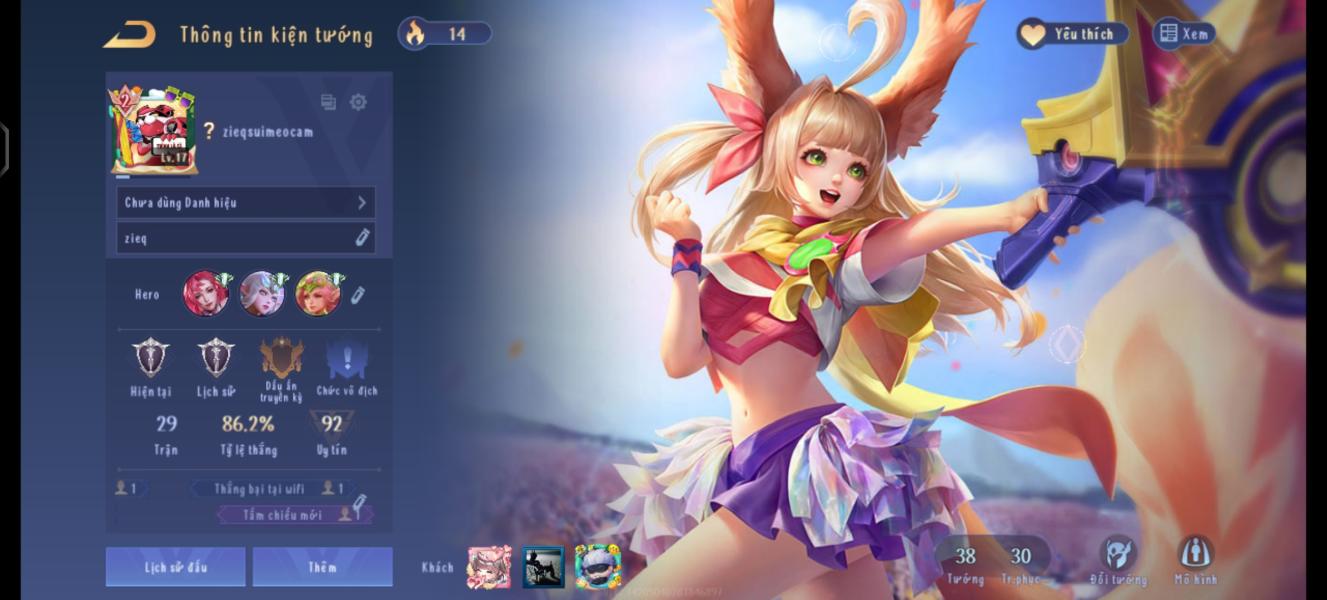Screen dimensions: 1327x600
Task: Edit the zieq signature field
Action: (x=245, y=238)
